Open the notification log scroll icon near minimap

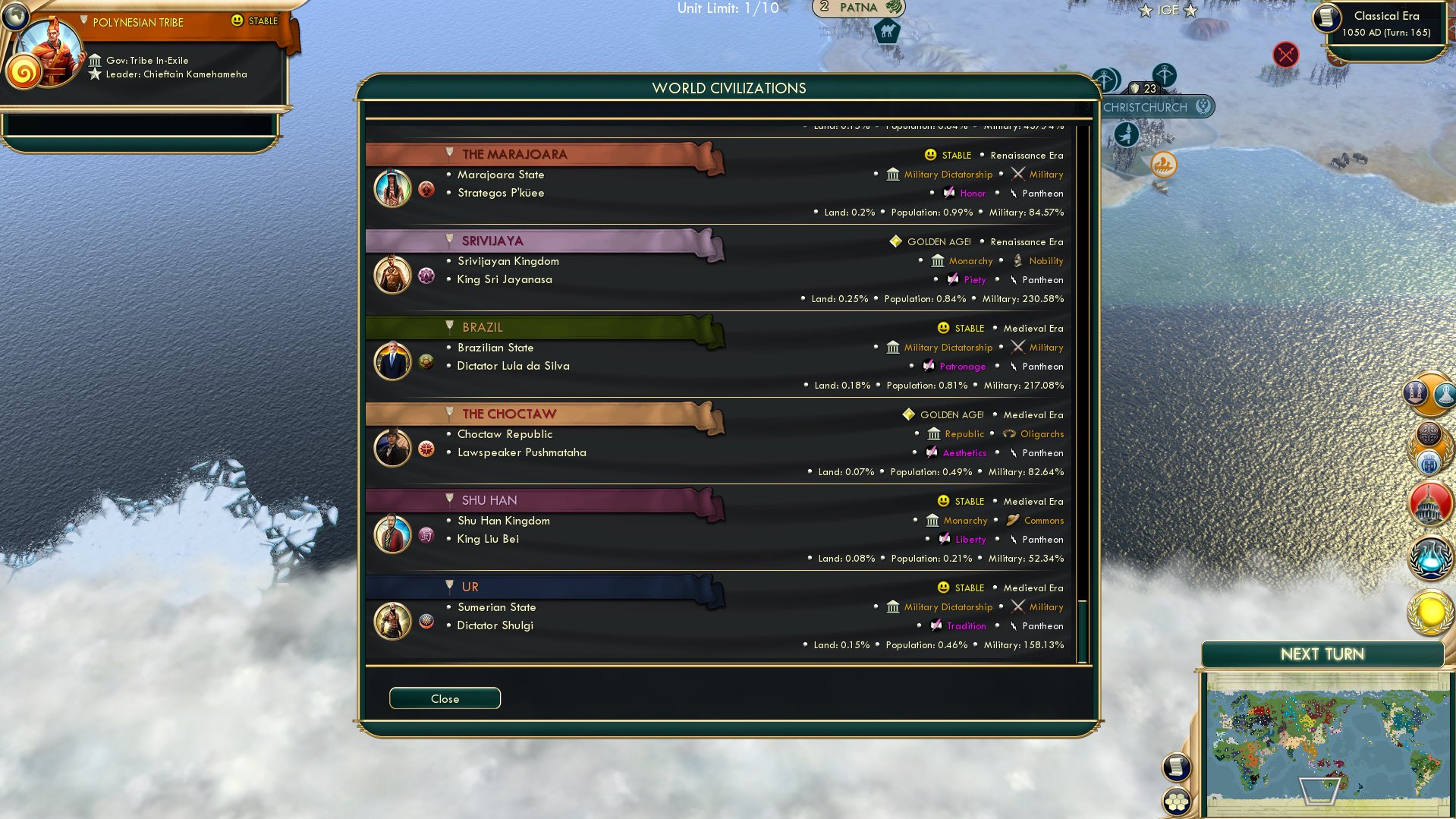pos(1176,767)
